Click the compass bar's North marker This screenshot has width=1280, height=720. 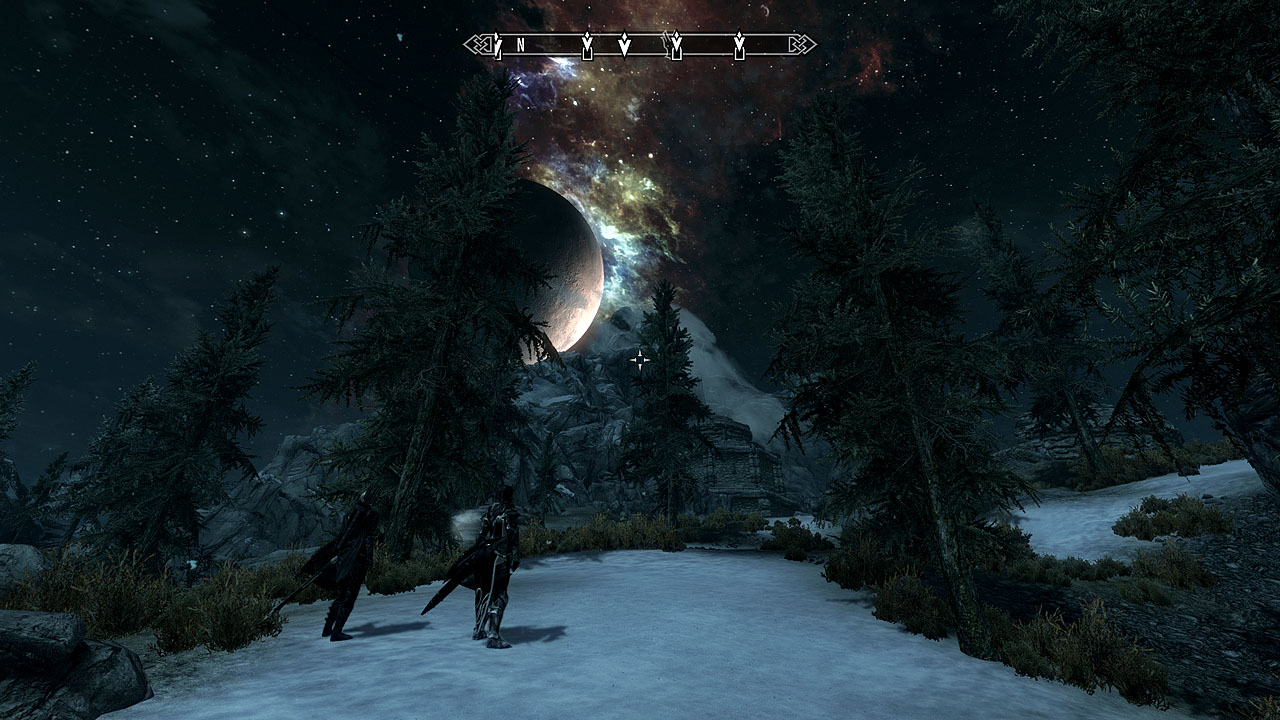point(521,45)
